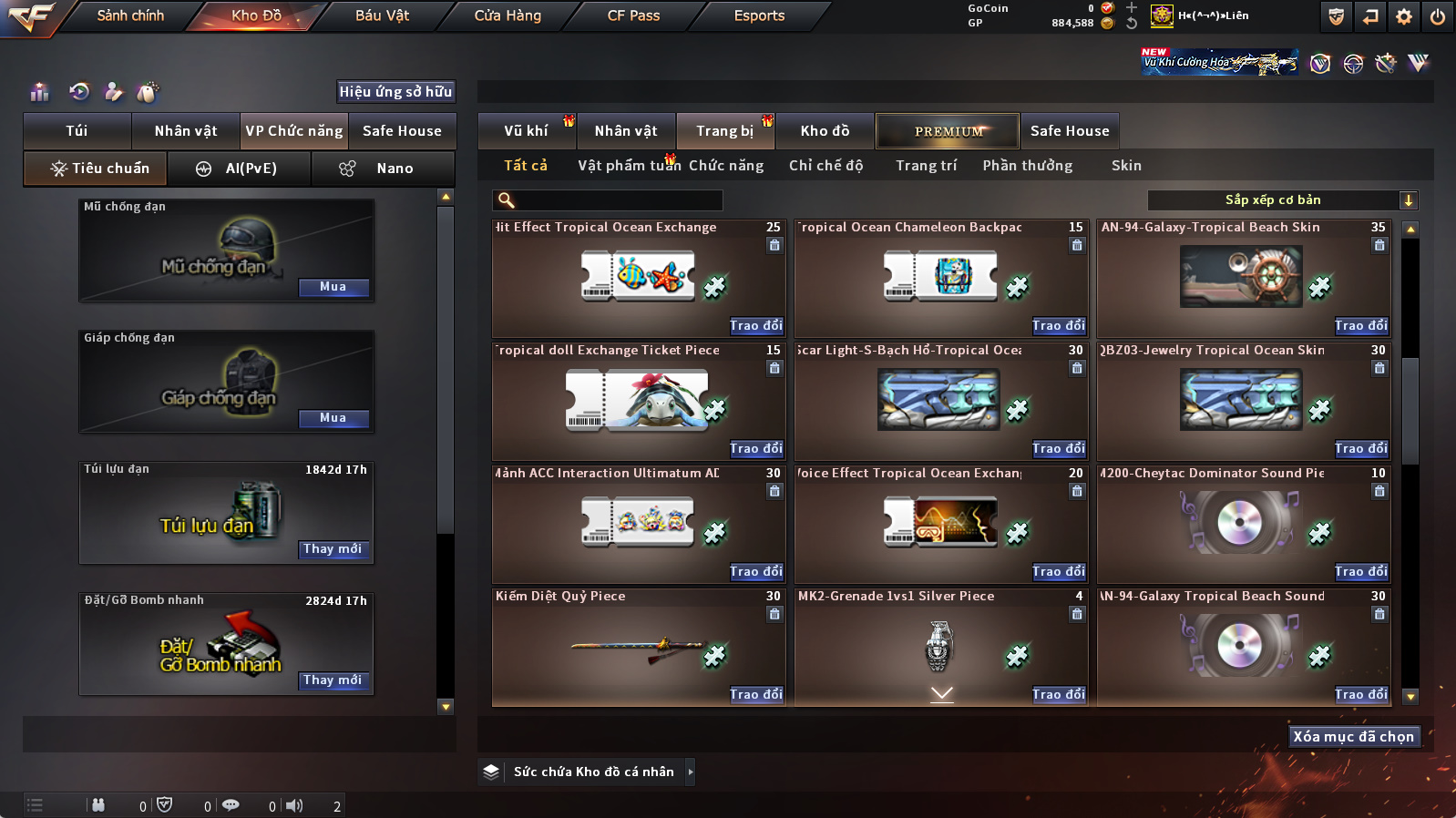Renew the Túi lựu đạn item
The image size is (1456, 818).
333,549
